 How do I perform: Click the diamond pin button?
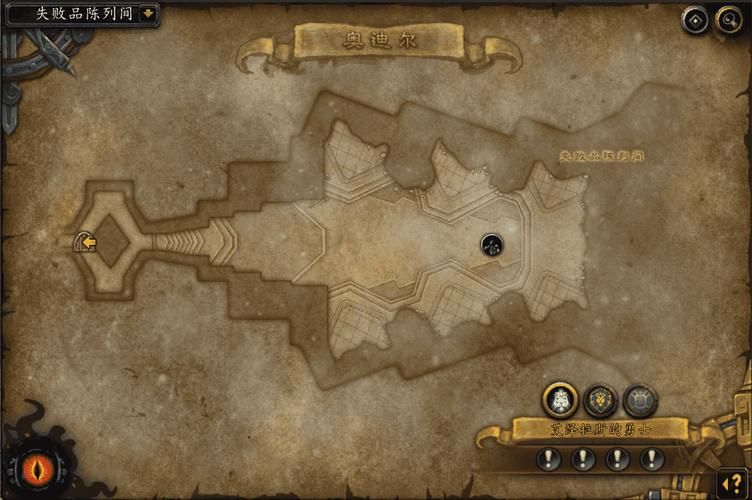tap(694, 19)
